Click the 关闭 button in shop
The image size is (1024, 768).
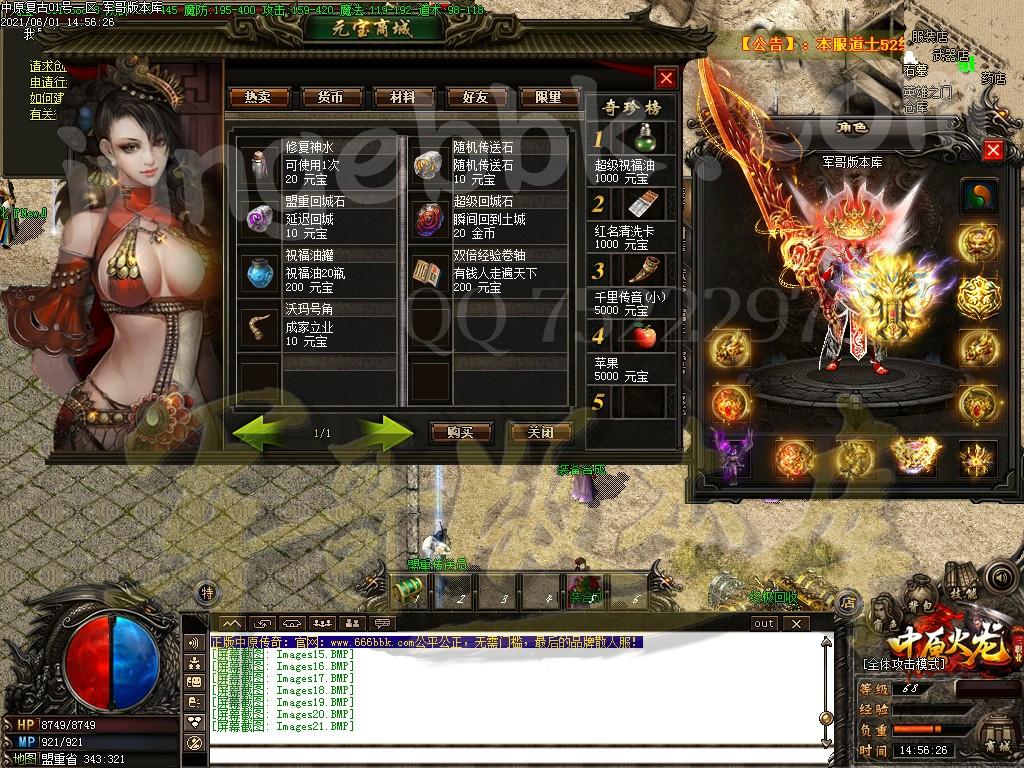[x=540, y=433]
